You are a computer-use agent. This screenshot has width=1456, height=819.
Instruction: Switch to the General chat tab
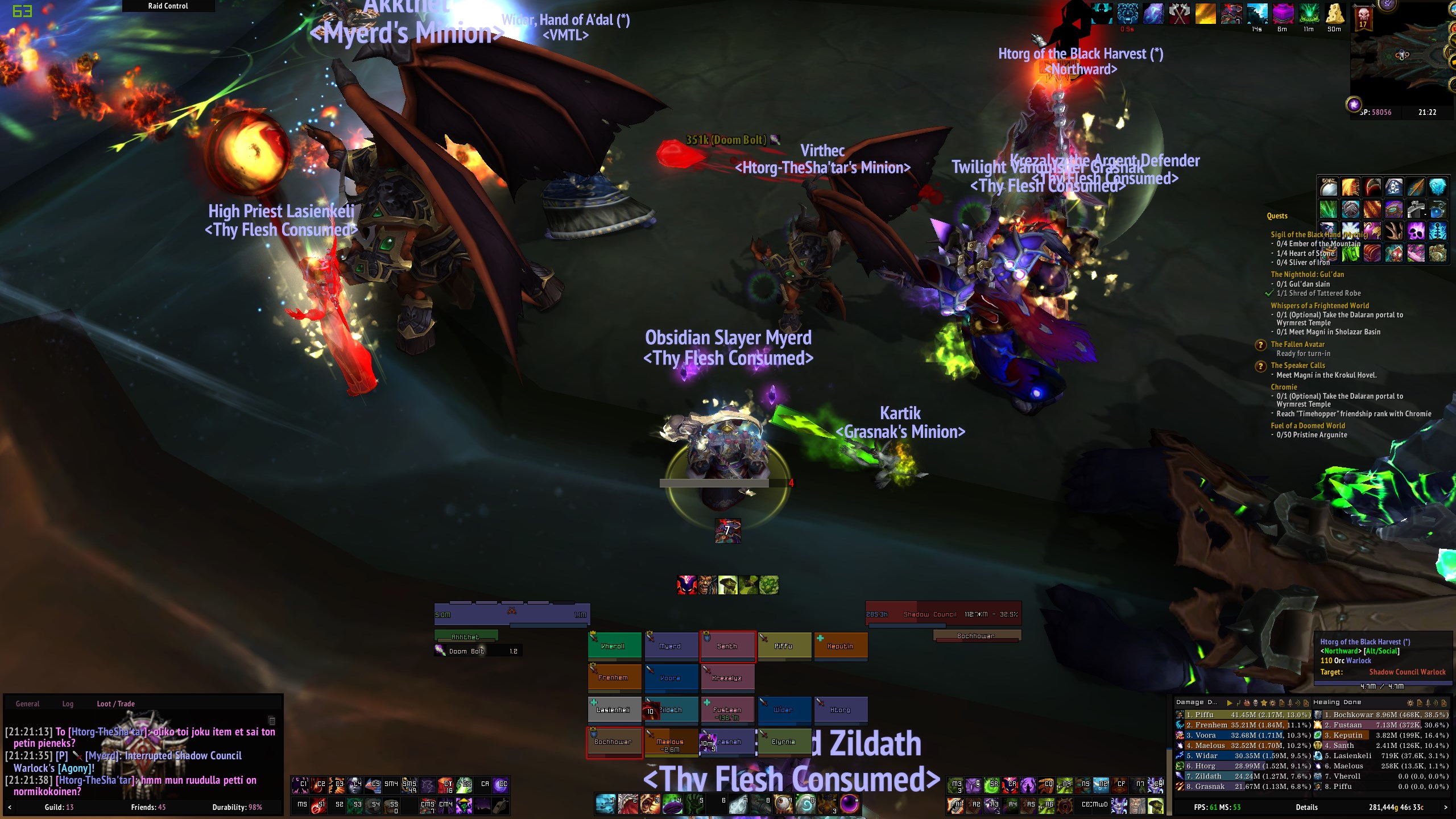click(x=27, y=704)
